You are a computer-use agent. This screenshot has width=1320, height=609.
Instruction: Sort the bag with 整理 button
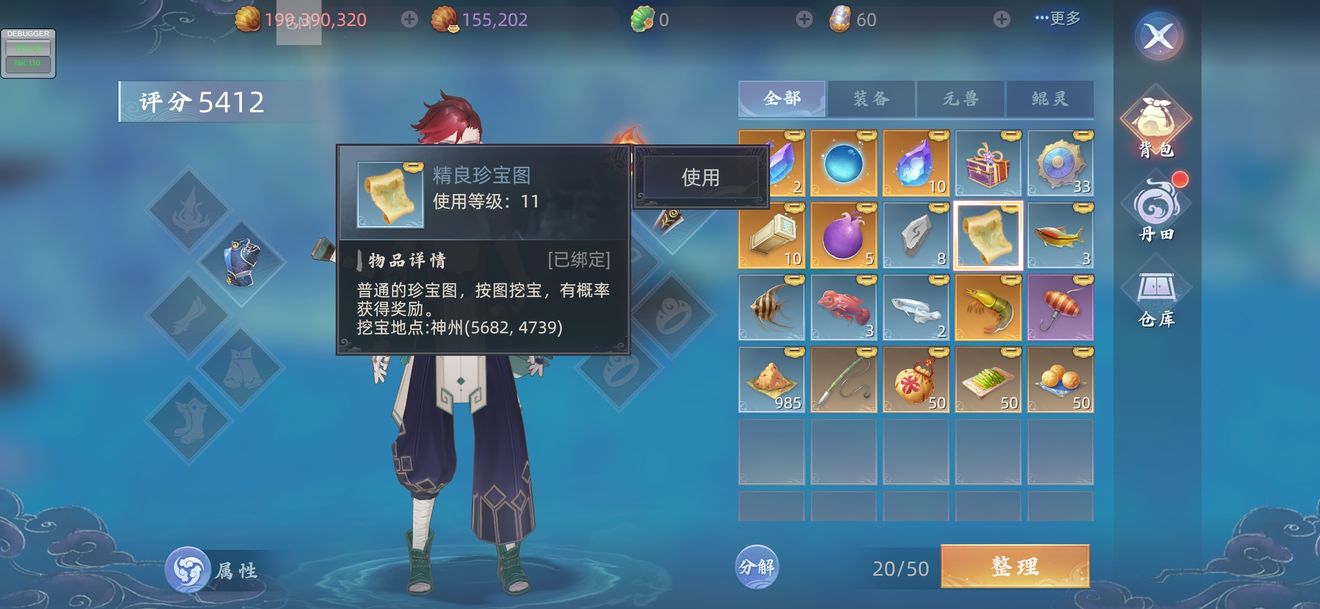(1014, 566)
